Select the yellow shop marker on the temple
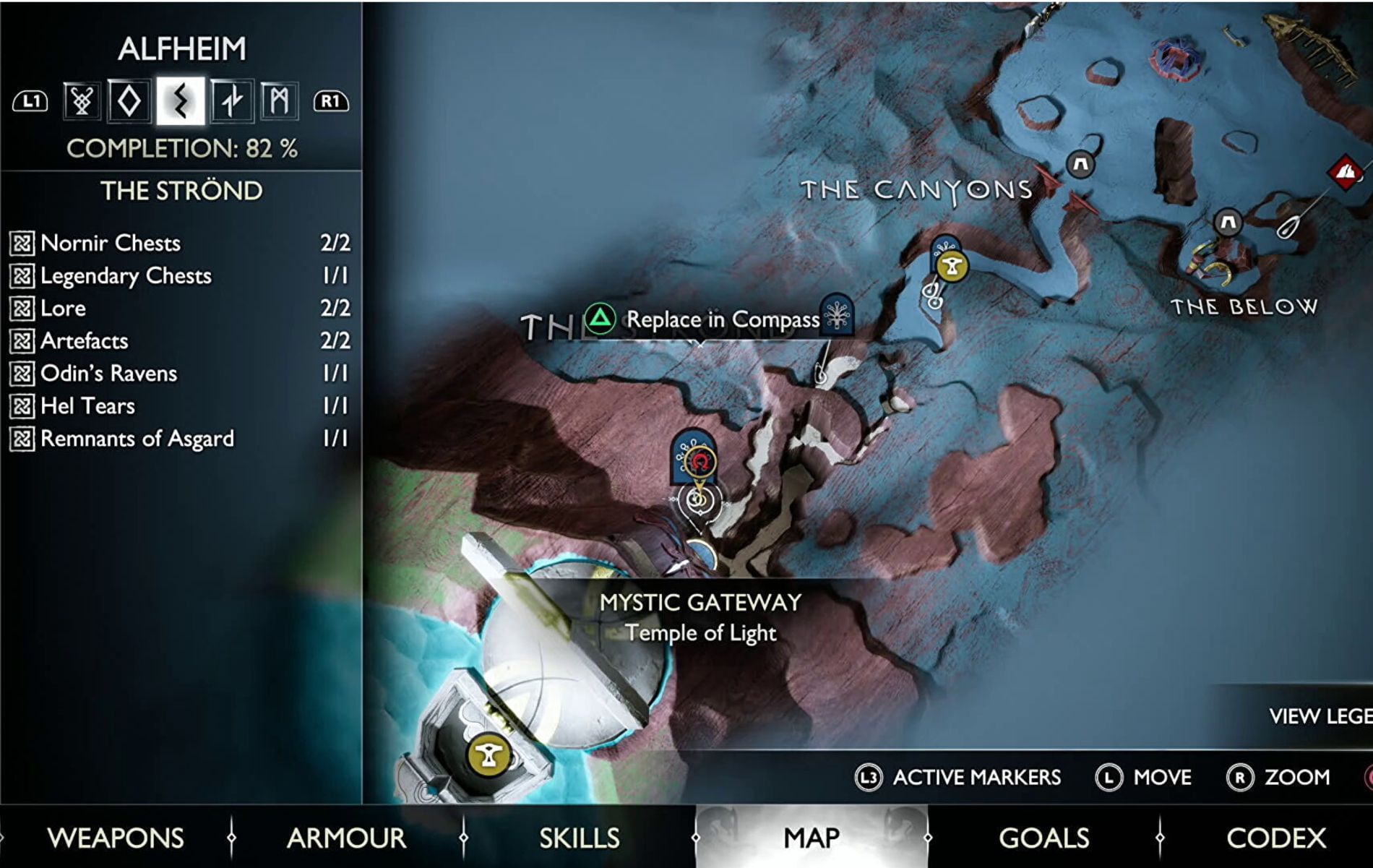 pyautogui.click(x=489, y=756)
